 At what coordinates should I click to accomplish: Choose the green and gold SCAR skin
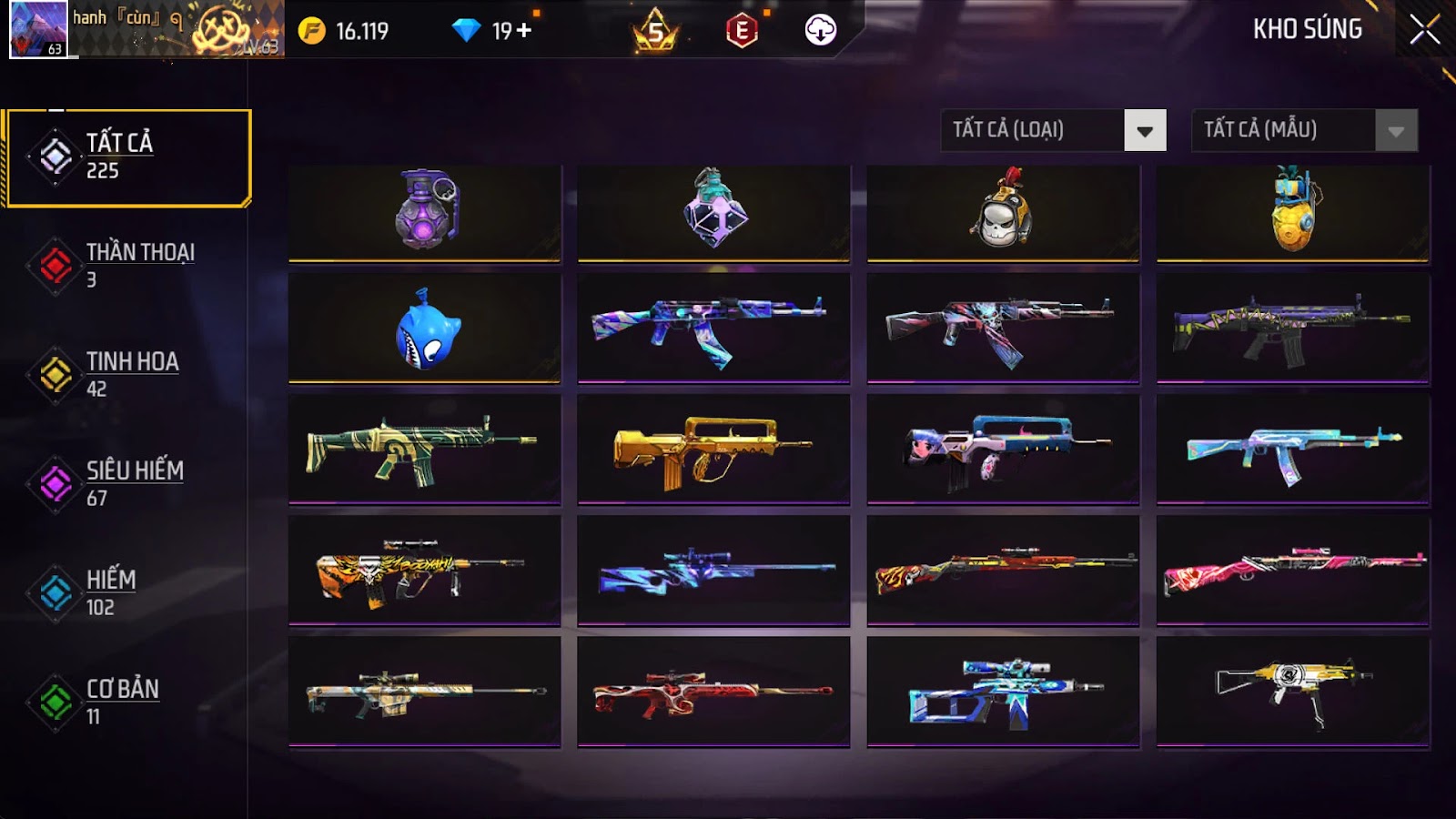(425, 450)
